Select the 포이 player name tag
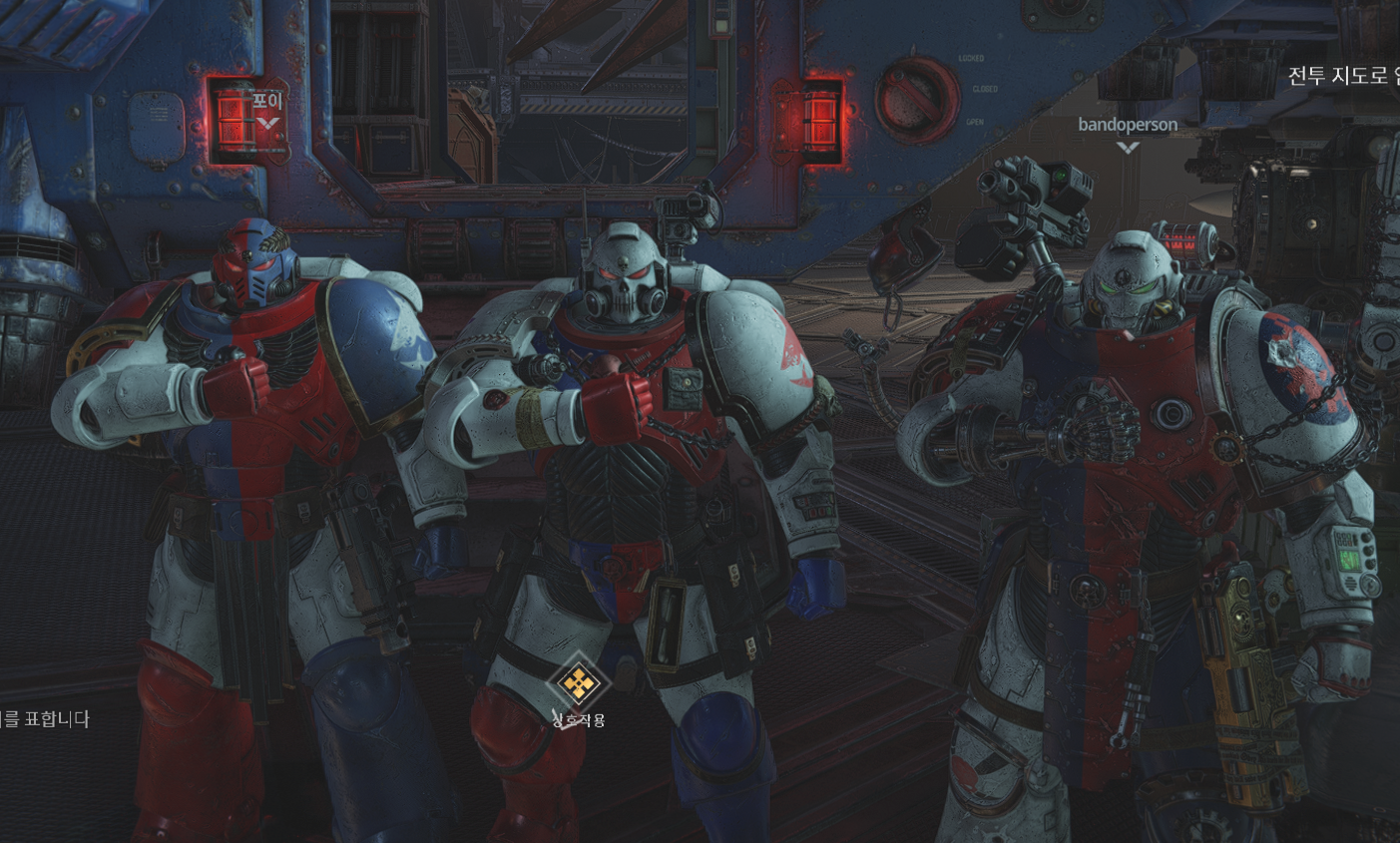Viewport: 1400px width, 843px height. pos(267,101)
